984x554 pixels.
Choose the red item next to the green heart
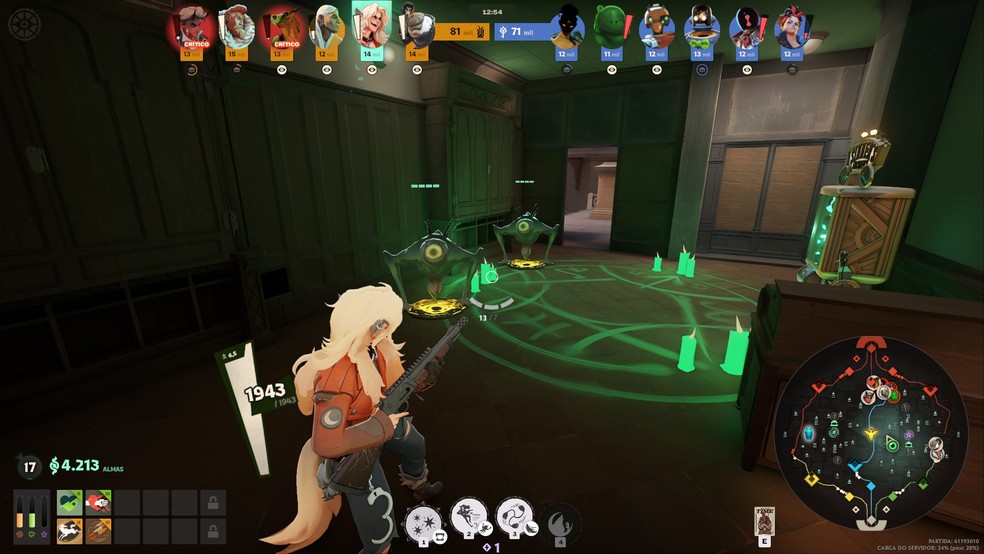coord(98,502)
